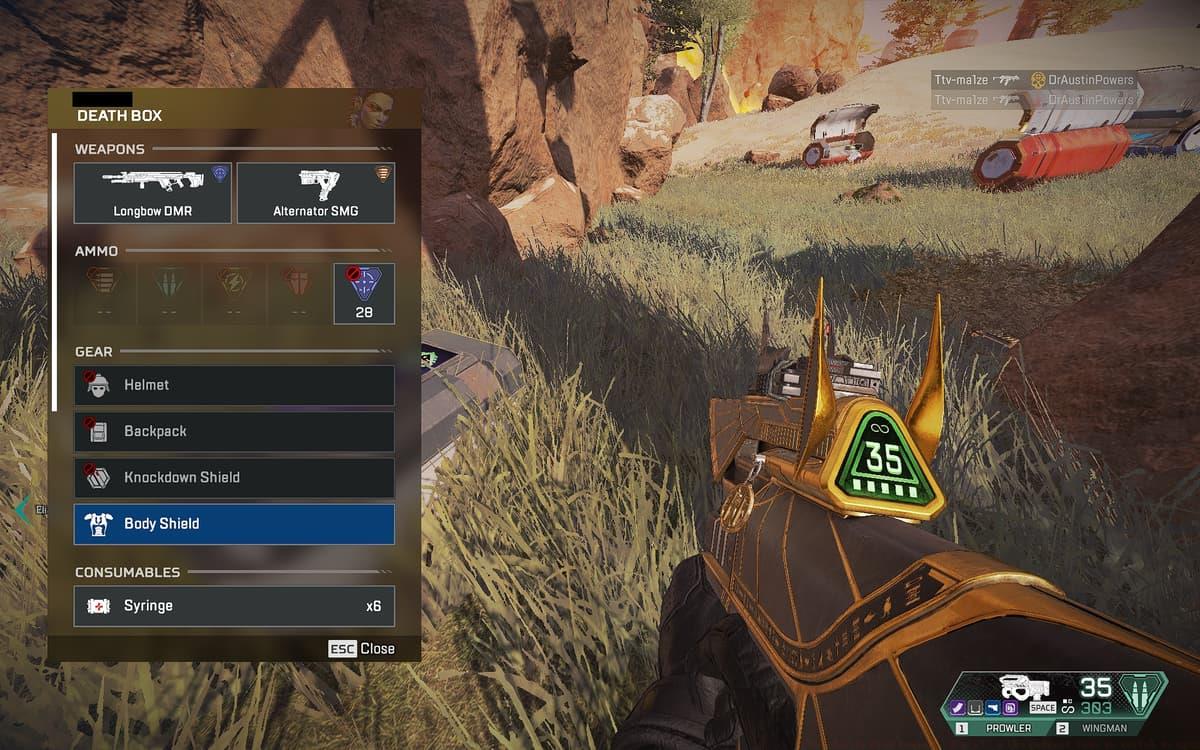Select the Backpack gear row
1200x750 pixels.
(234, 431)
